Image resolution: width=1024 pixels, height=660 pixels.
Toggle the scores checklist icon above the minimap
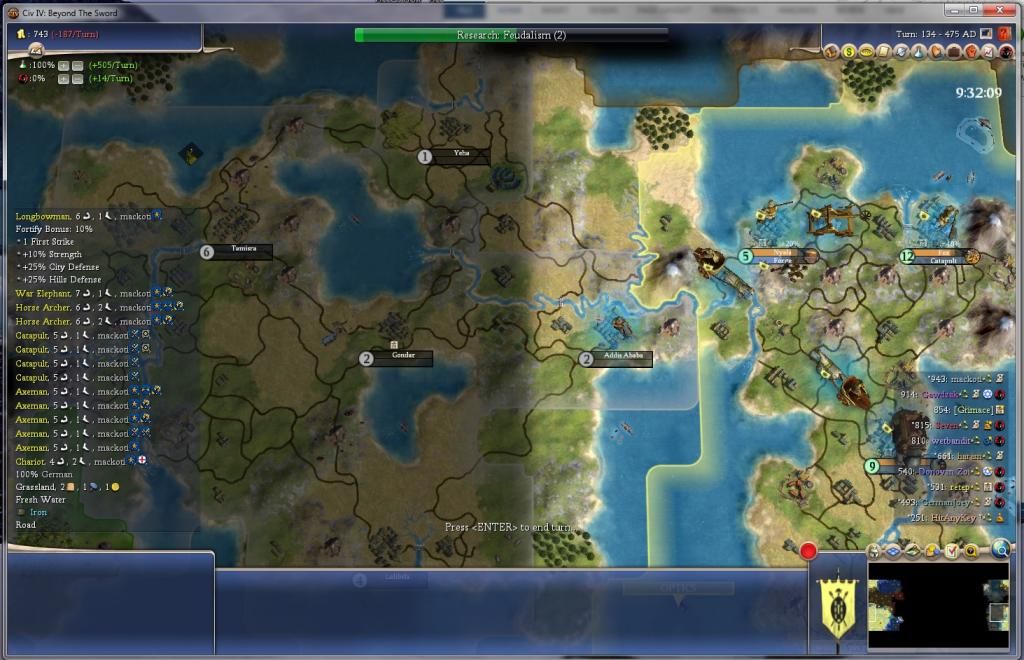[952, 550]
